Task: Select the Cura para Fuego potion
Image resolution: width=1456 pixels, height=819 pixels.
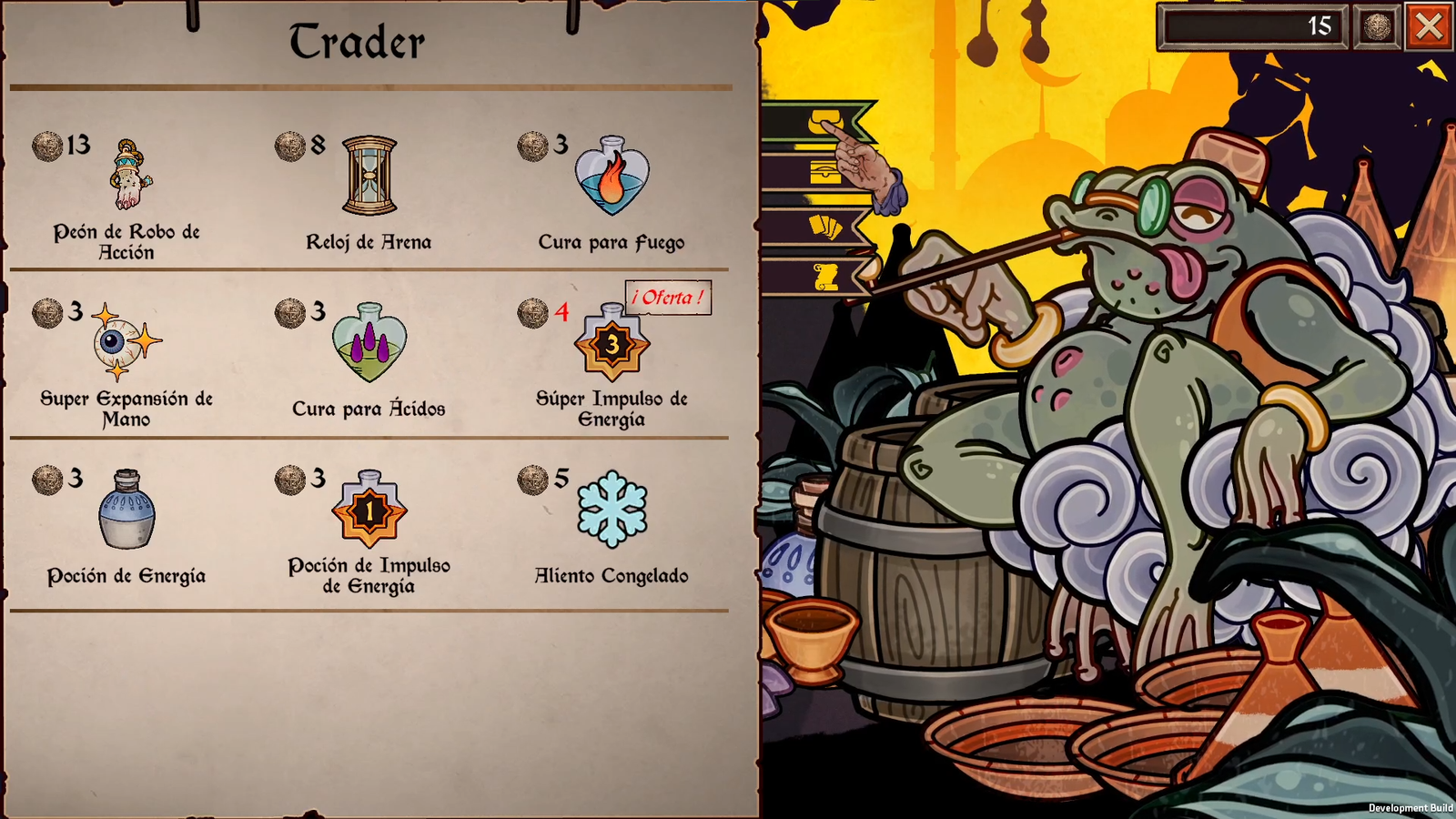Action: (x=612, y=176)
